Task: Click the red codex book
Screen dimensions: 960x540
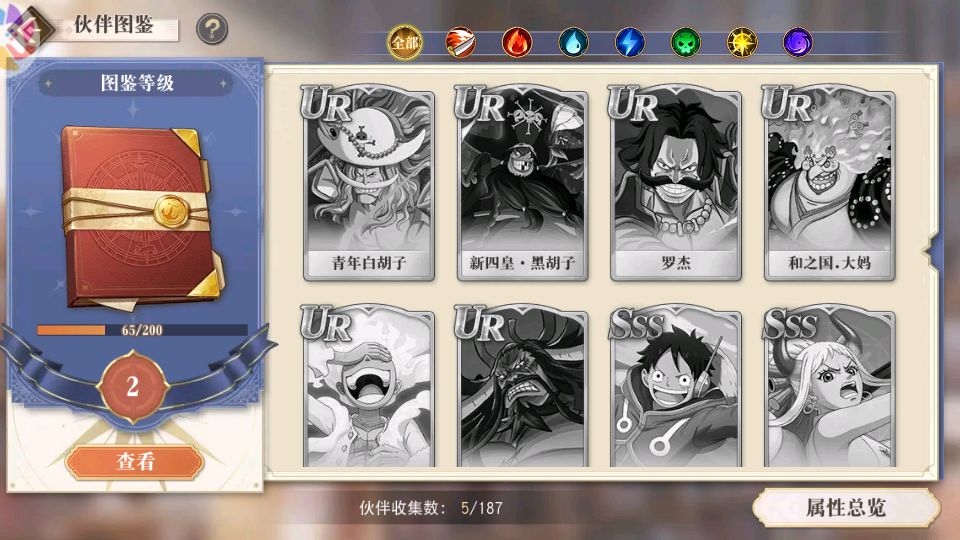Action: [135, 215]
